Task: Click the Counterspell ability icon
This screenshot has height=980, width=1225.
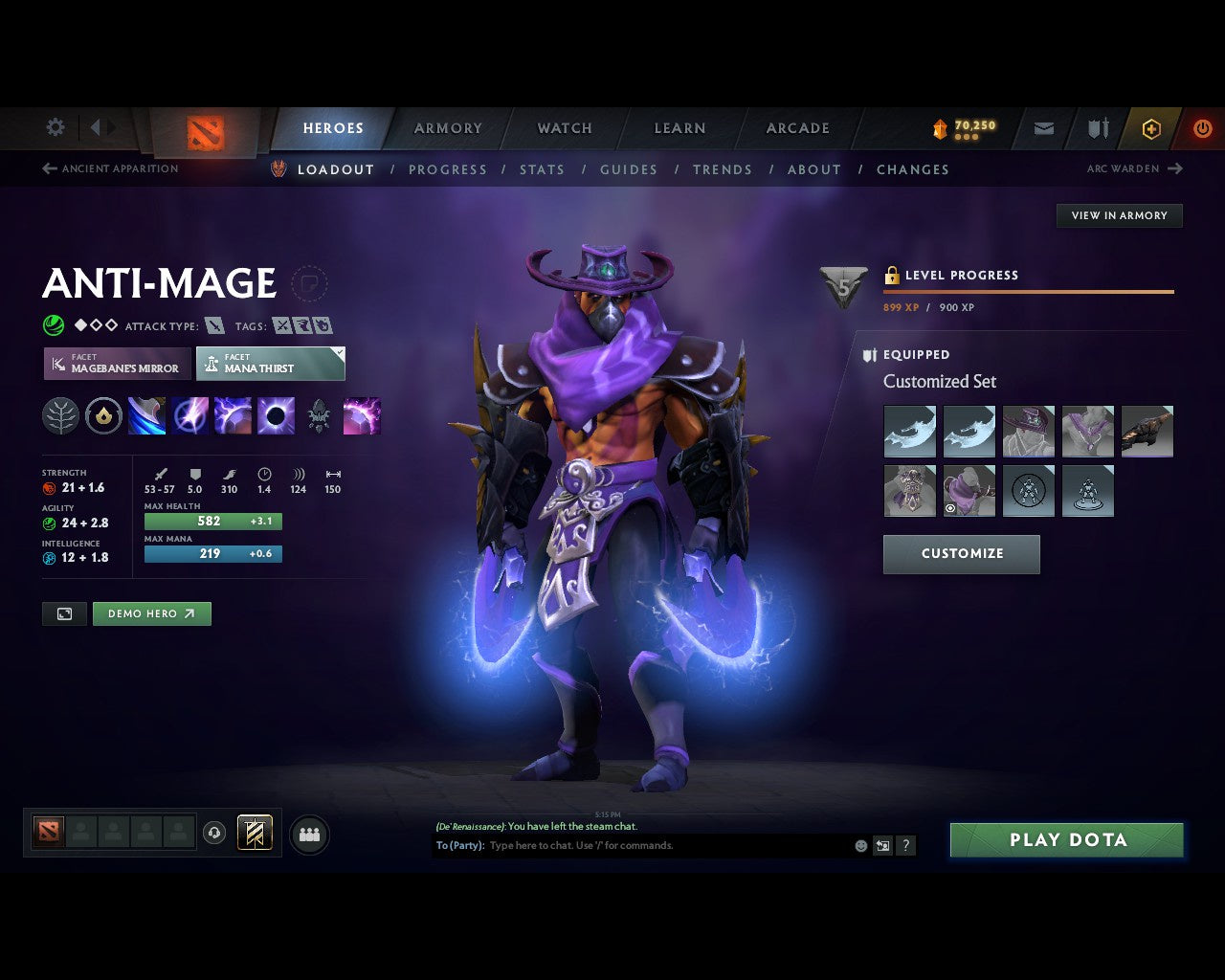Action: pyautogui.click(x=231, y=414)
